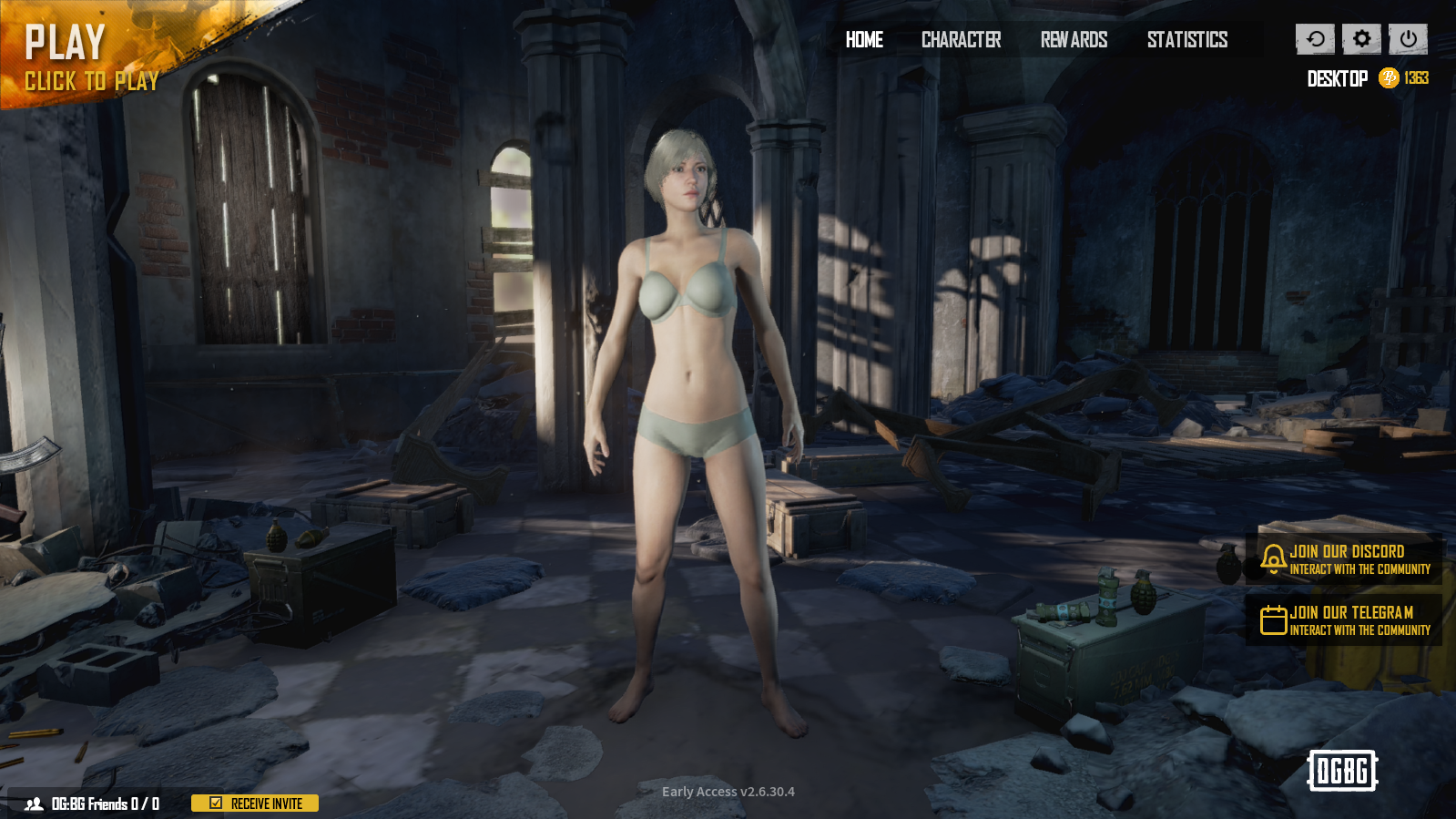Enable the Home tab highlight by clicking Home
Image resolution: width=1456 pixels, height=819 pixels.
tap(863, 40)
